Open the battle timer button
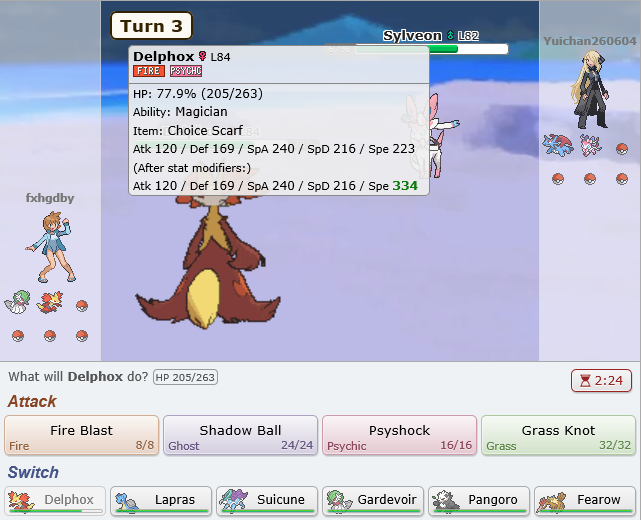The height and width of the screenshot is (520, 641). point(602,380)
